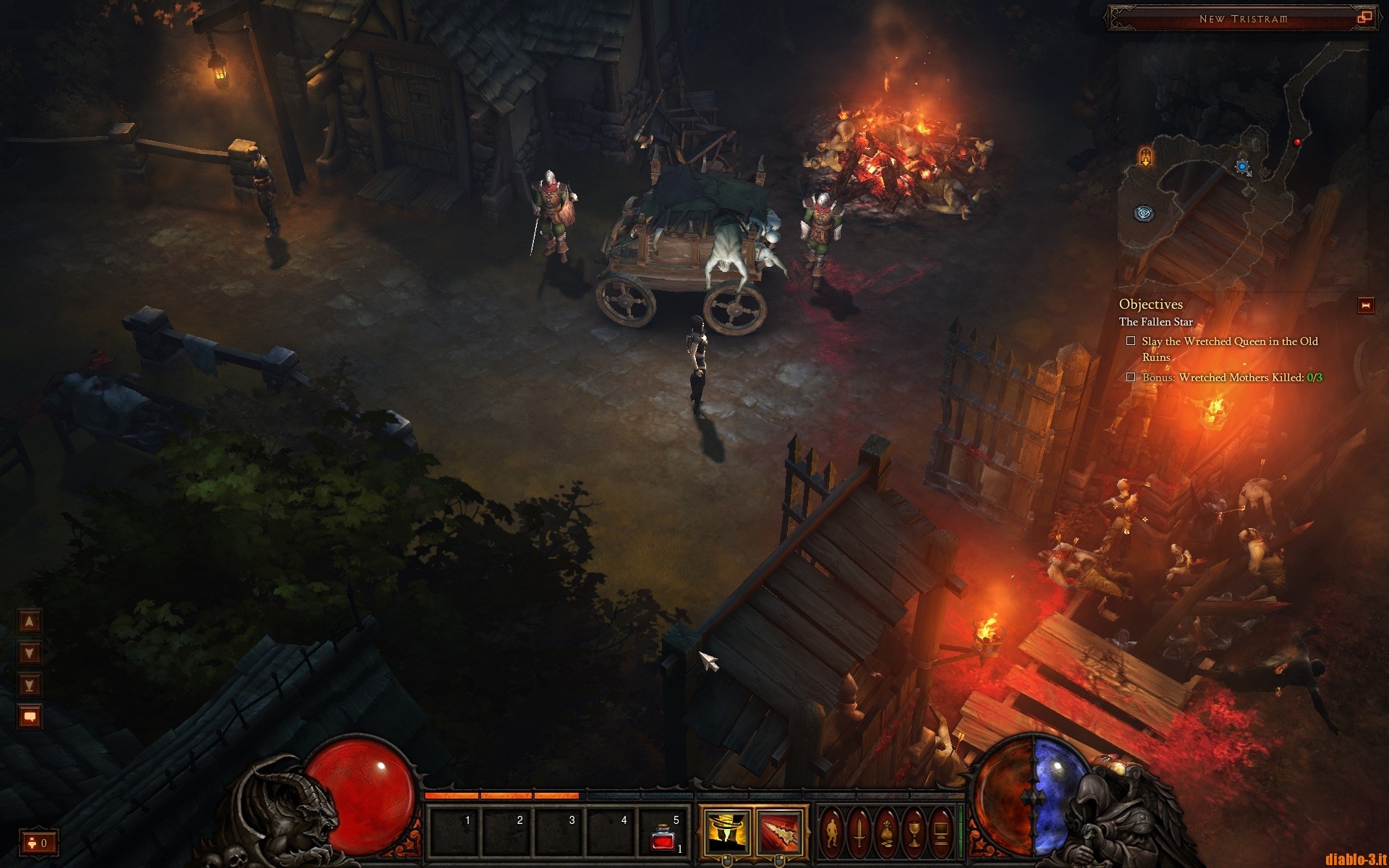The height and width of the screenshot is (868, 1389).
Task: Activate the golden whirlwind skill icon
Action: click(726, 832)
